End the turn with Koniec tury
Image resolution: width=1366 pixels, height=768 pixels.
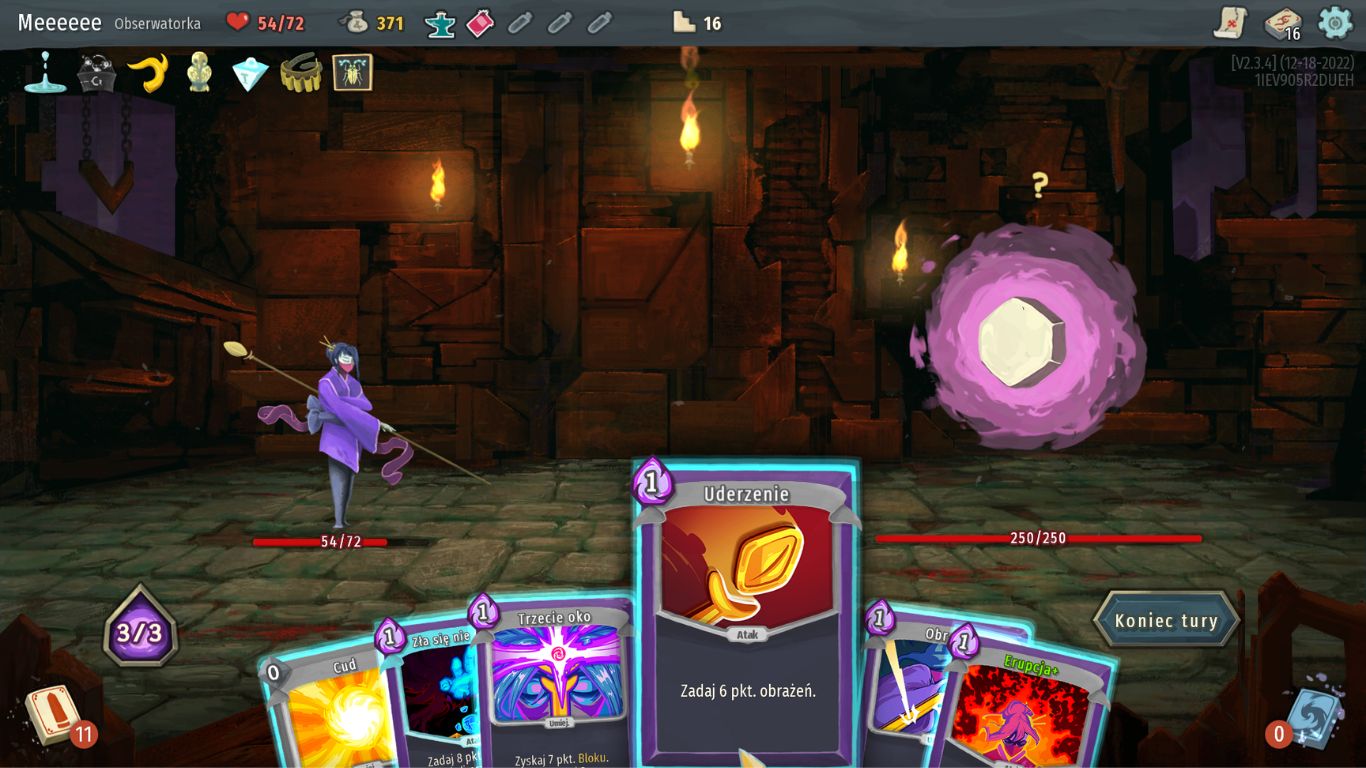click(x=1166, y=620)
